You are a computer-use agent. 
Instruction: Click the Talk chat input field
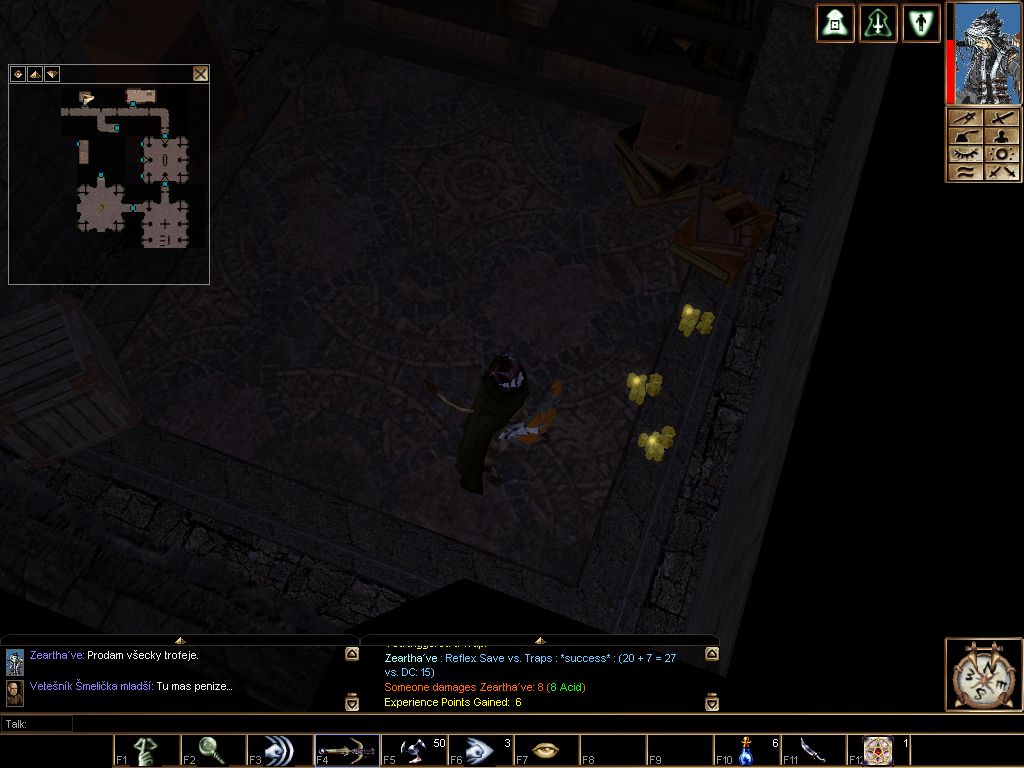[500, 723]
